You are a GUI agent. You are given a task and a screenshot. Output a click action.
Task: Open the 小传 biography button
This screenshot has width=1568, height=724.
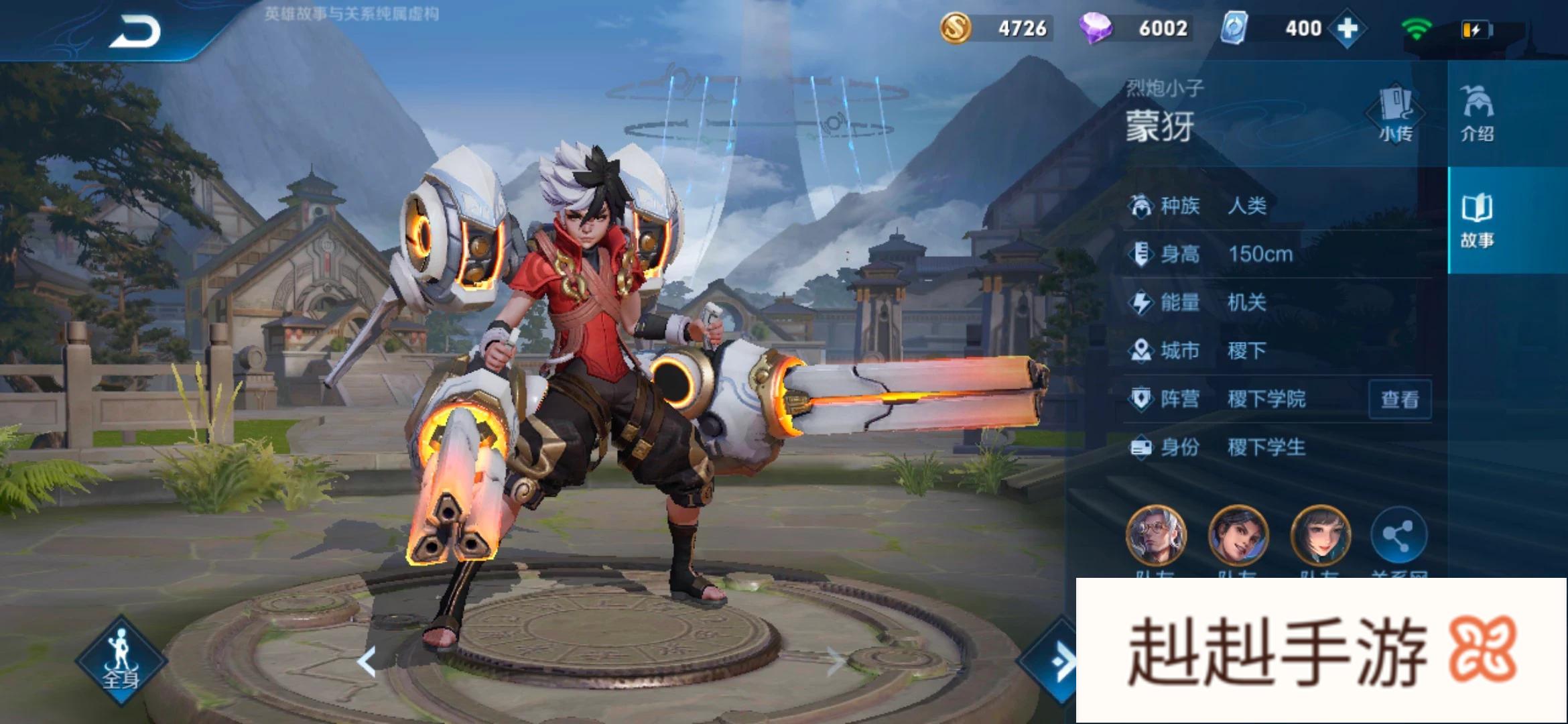pos(1396,114)
